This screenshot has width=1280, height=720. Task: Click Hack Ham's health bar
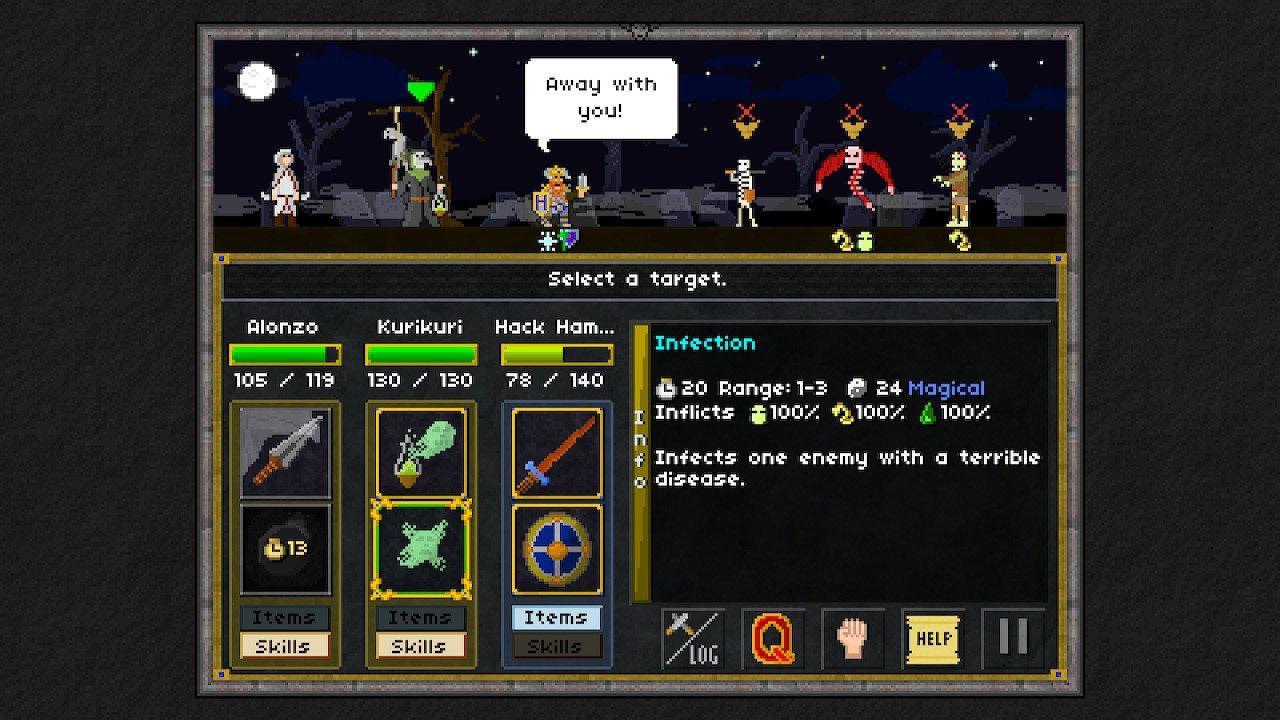click(x=557, y=354)
